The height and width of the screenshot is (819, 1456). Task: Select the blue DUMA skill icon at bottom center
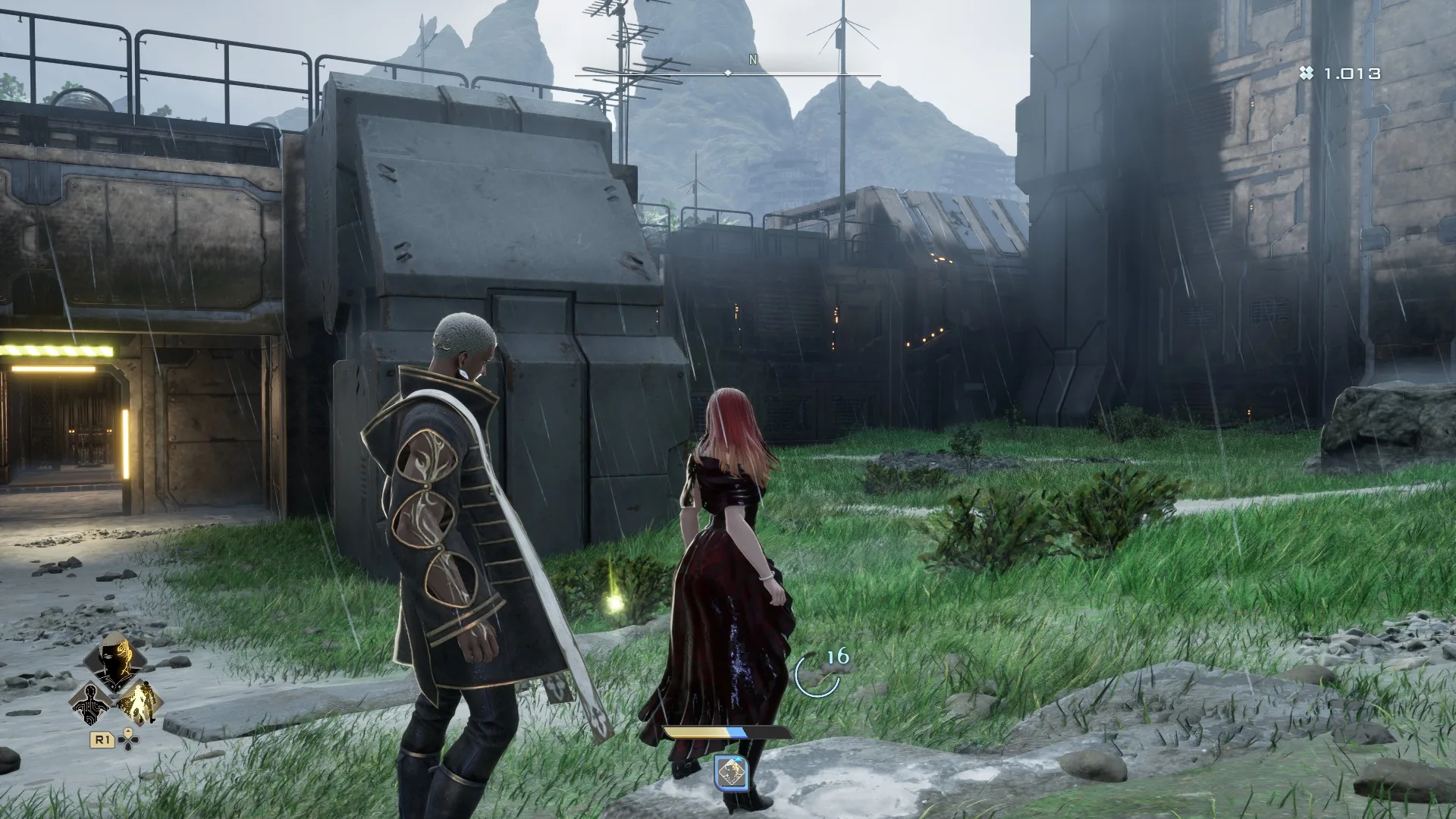pyautogui.click(x=731, y=773)
